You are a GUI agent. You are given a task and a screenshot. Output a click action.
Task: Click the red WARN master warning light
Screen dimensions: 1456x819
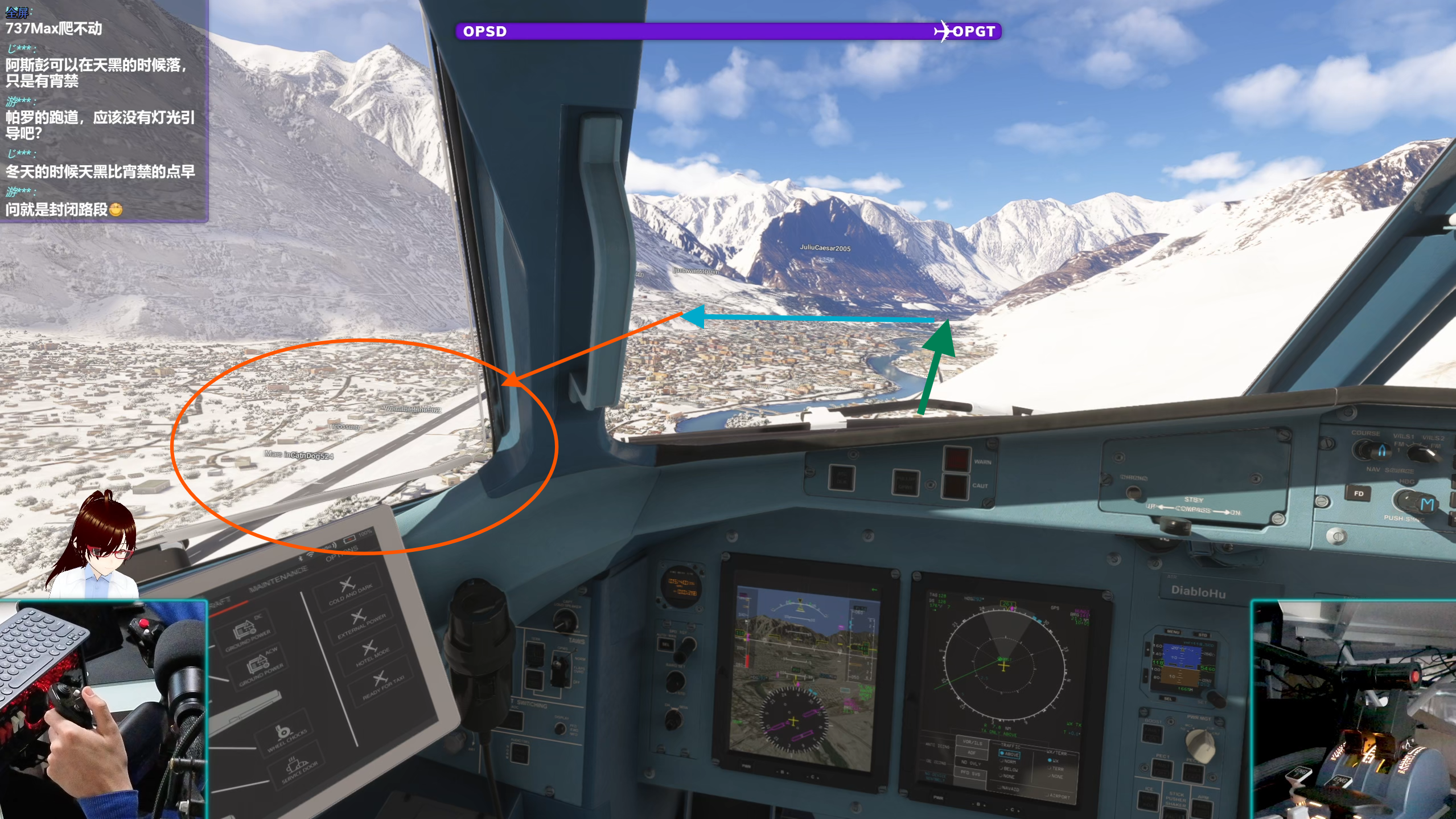click(957, 460)
